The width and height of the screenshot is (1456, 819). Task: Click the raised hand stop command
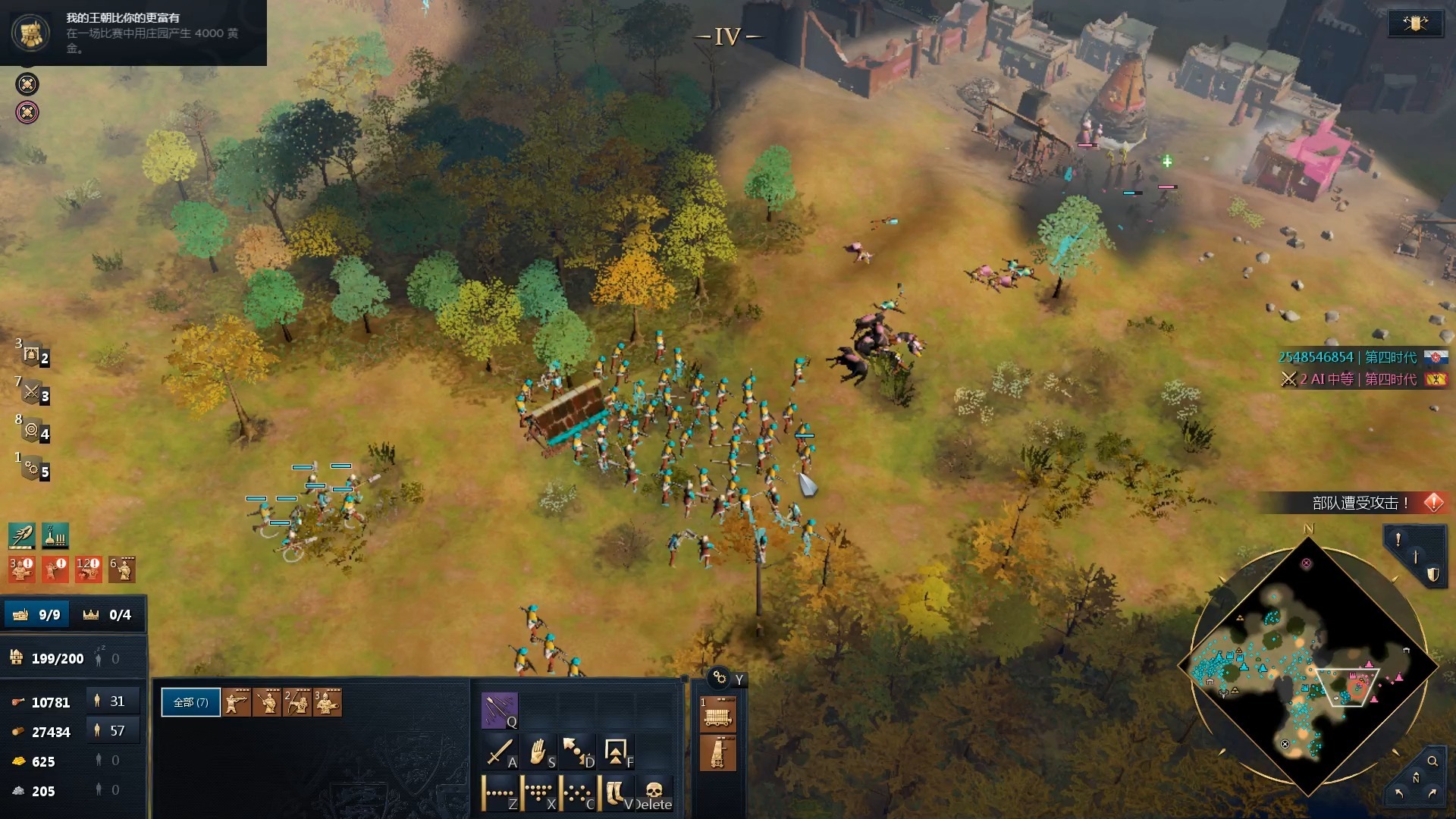point(538,752)
